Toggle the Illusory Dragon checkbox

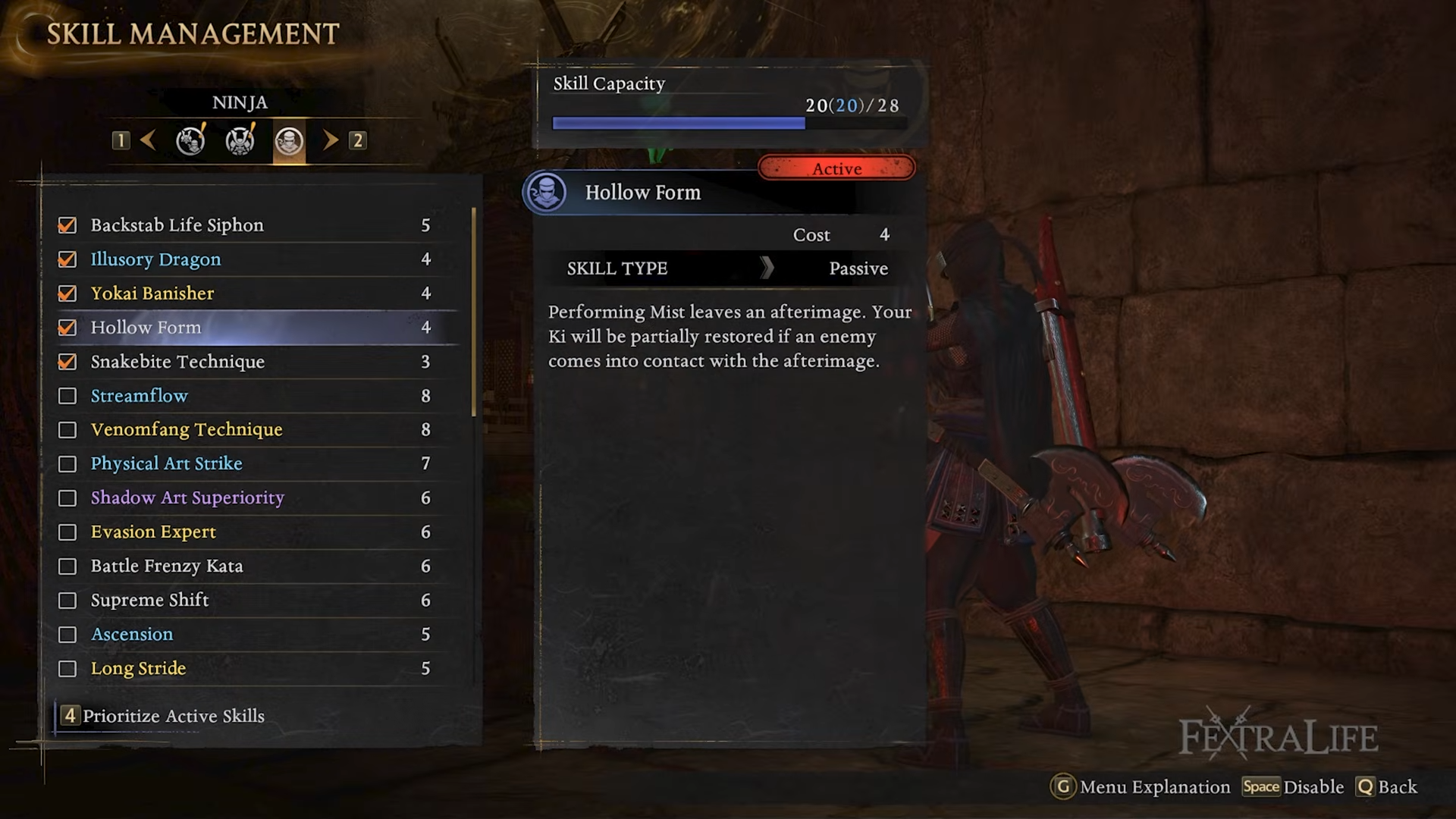pos(67,259)
